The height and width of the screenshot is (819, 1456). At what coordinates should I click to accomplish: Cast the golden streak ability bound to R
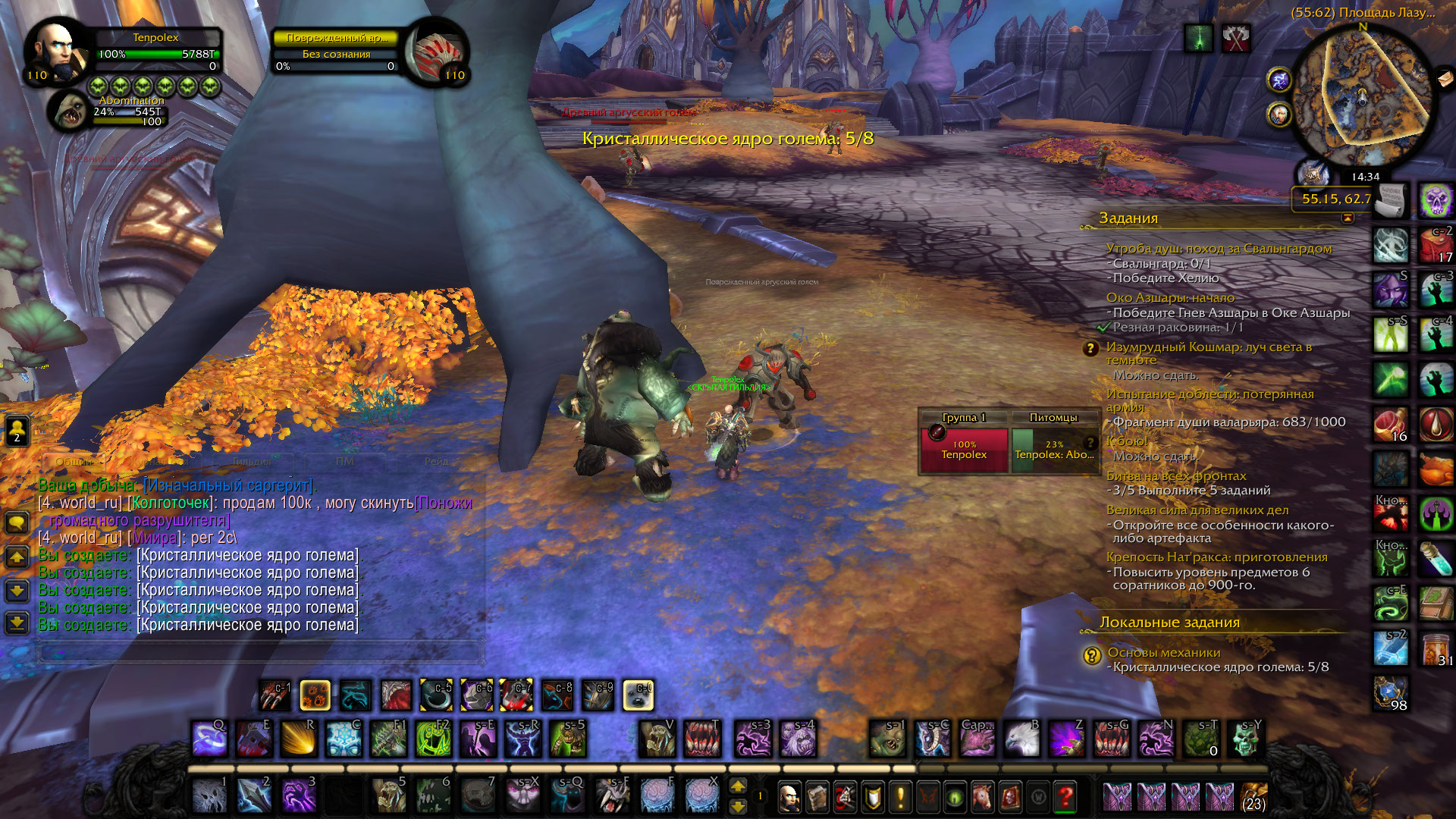coord(298,738)
